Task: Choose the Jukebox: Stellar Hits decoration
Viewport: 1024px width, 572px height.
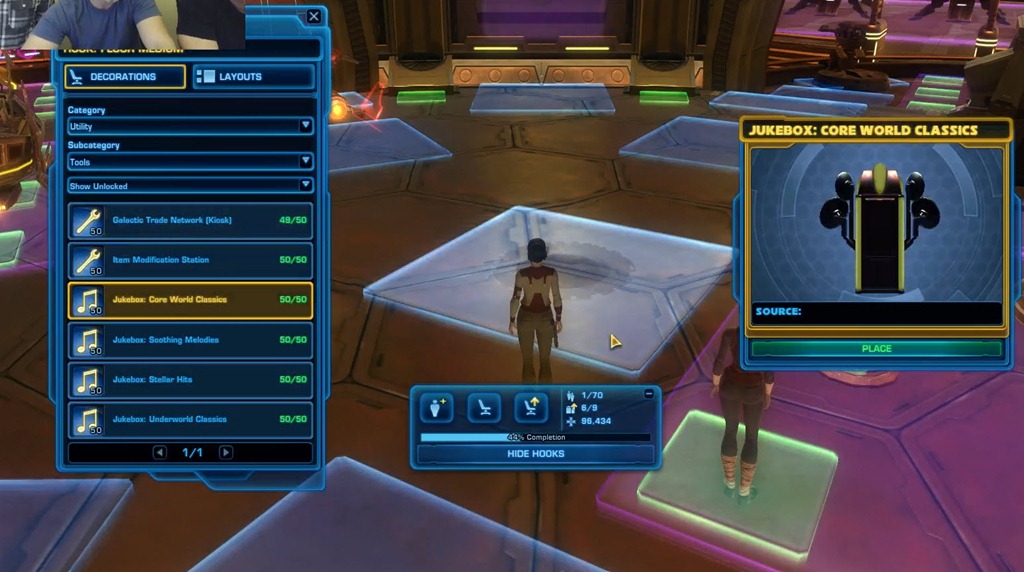Action: [x=190, y=380]
